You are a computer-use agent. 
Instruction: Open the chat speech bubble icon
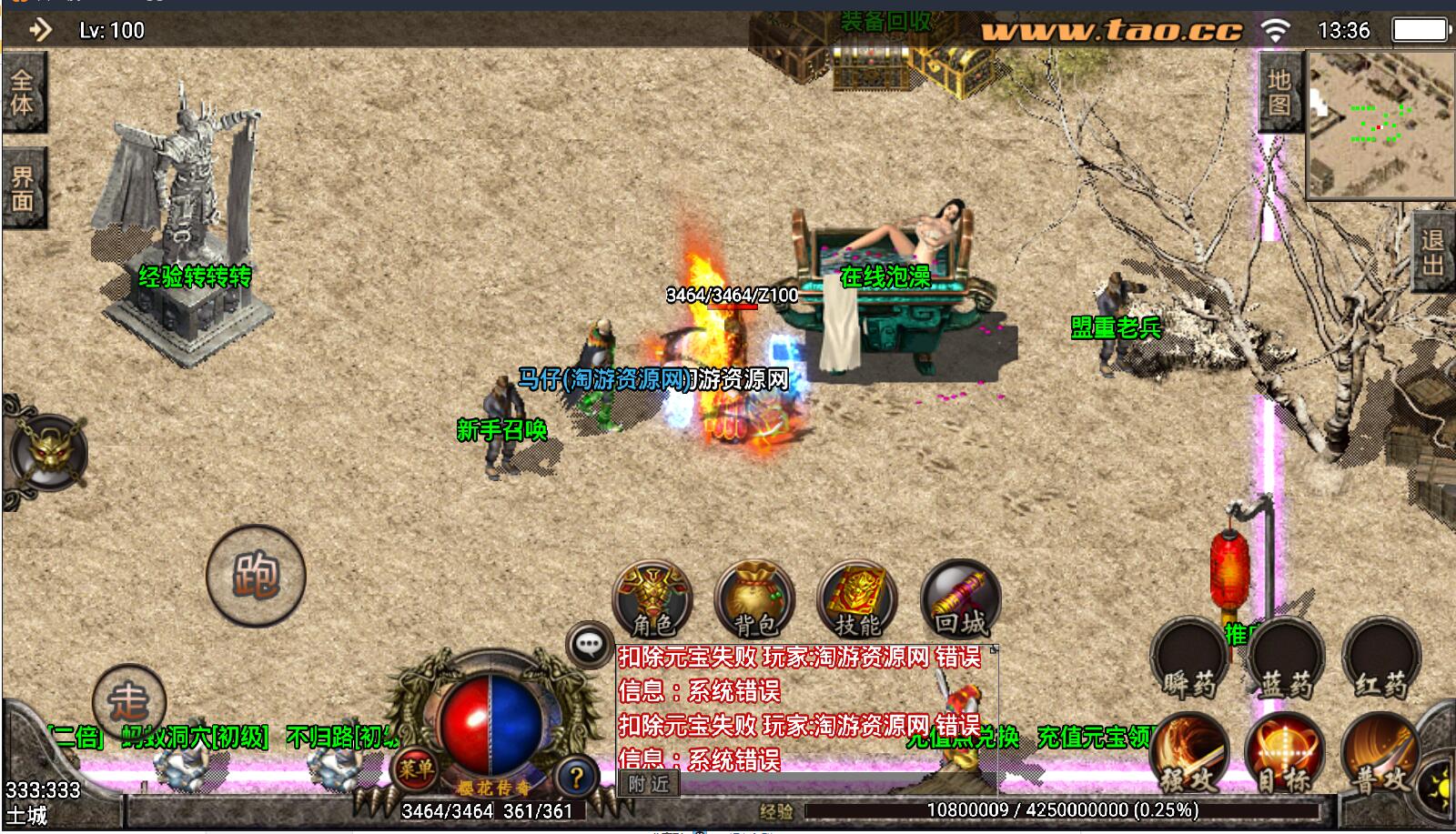(x=589, y=646)
